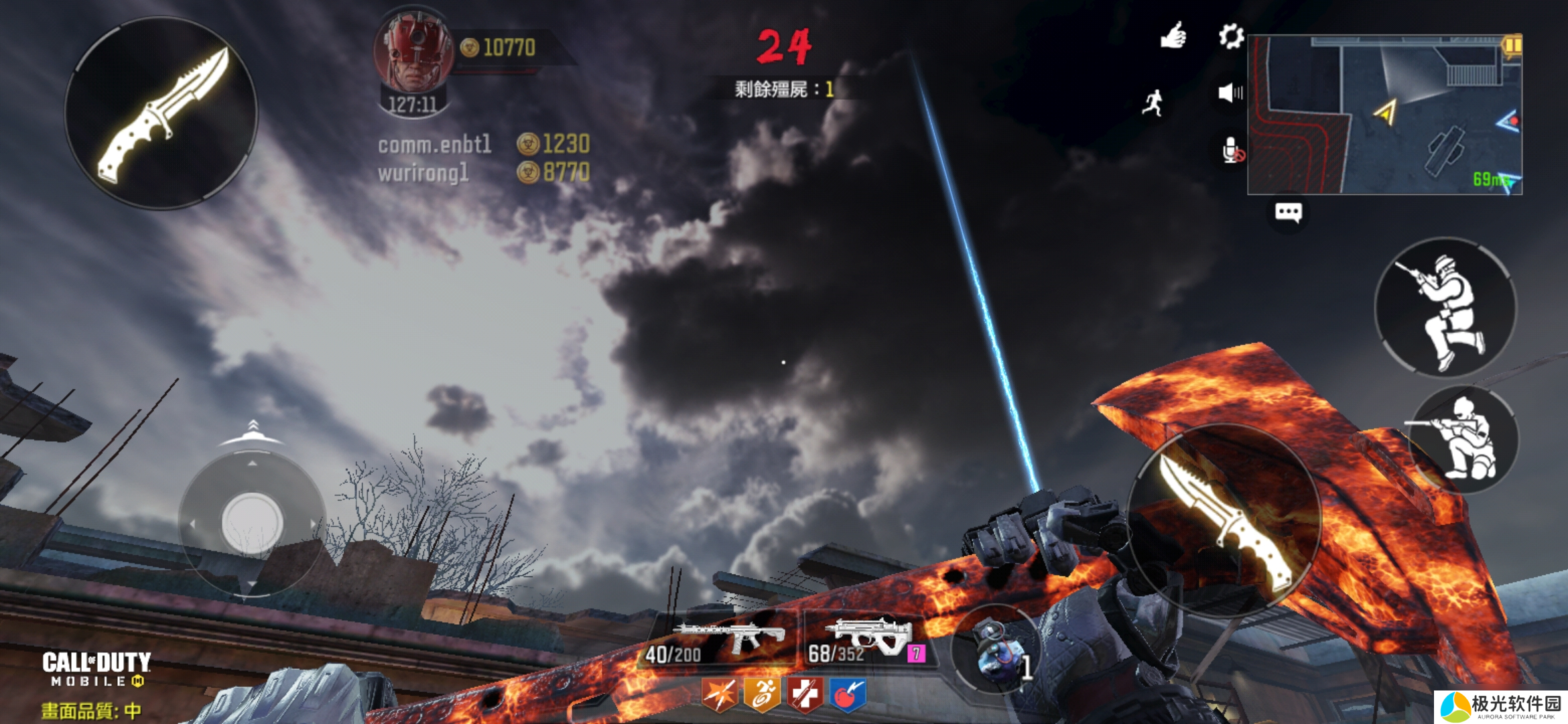The width and height of the screenshot is (1568, 724).
Task: Select the orange running man perk icon
Action: [x=763, y=695]
